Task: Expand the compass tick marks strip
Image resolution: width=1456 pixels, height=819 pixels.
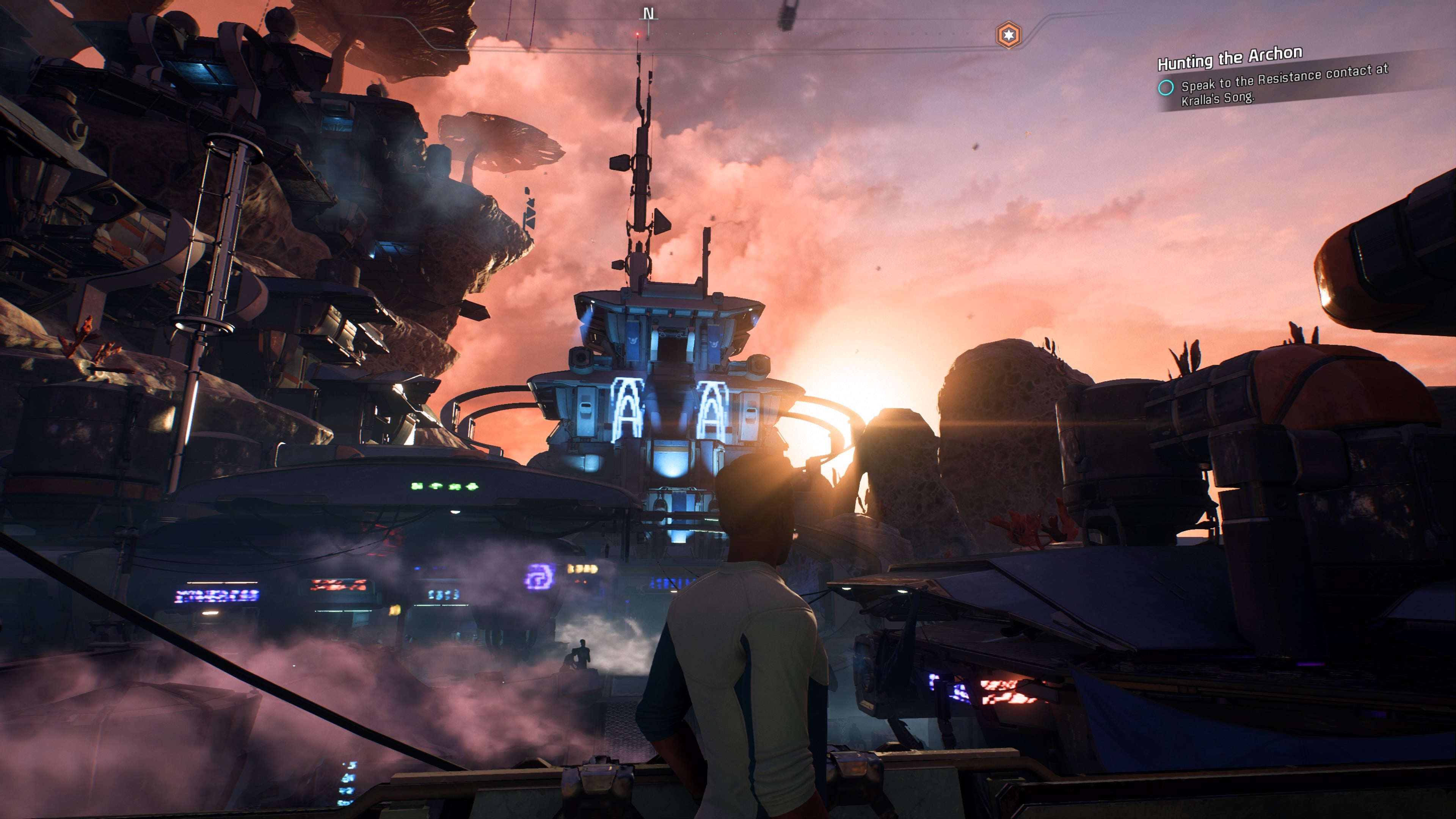Action: 735,34
